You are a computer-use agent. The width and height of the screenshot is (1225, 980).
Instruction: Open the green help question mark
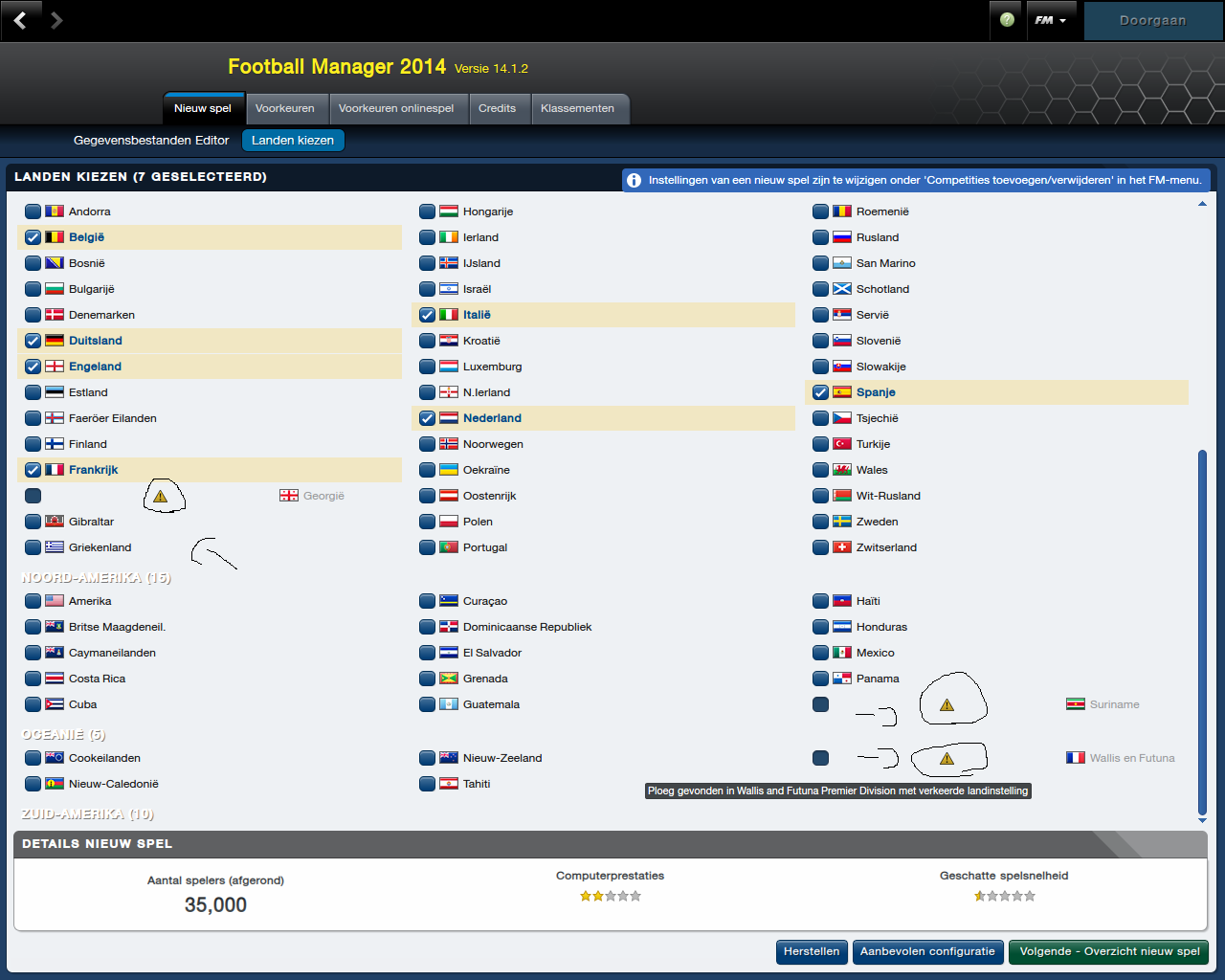(x=1007, y=20)
